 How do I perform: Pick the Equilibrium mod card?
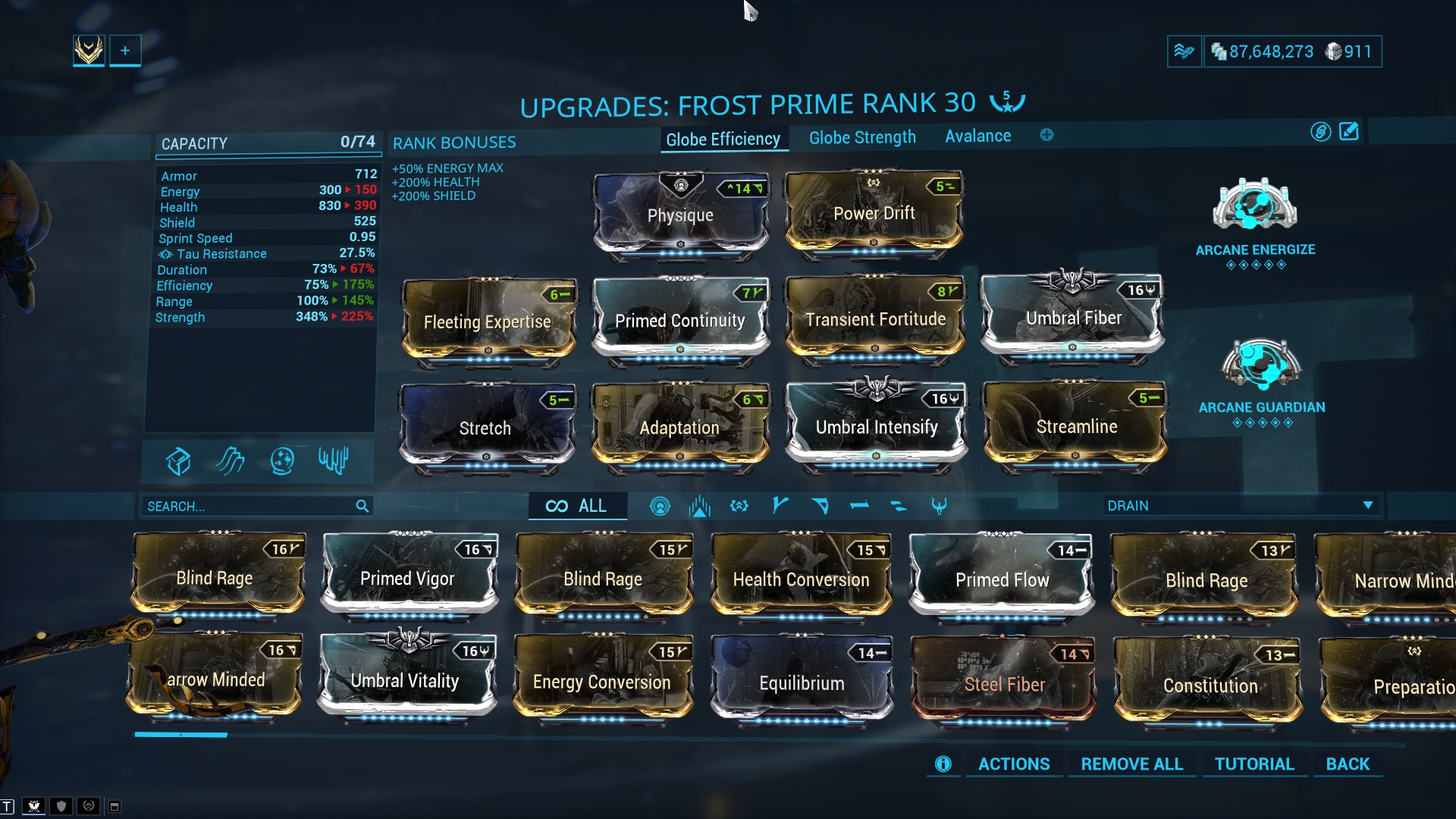(802, 682)
